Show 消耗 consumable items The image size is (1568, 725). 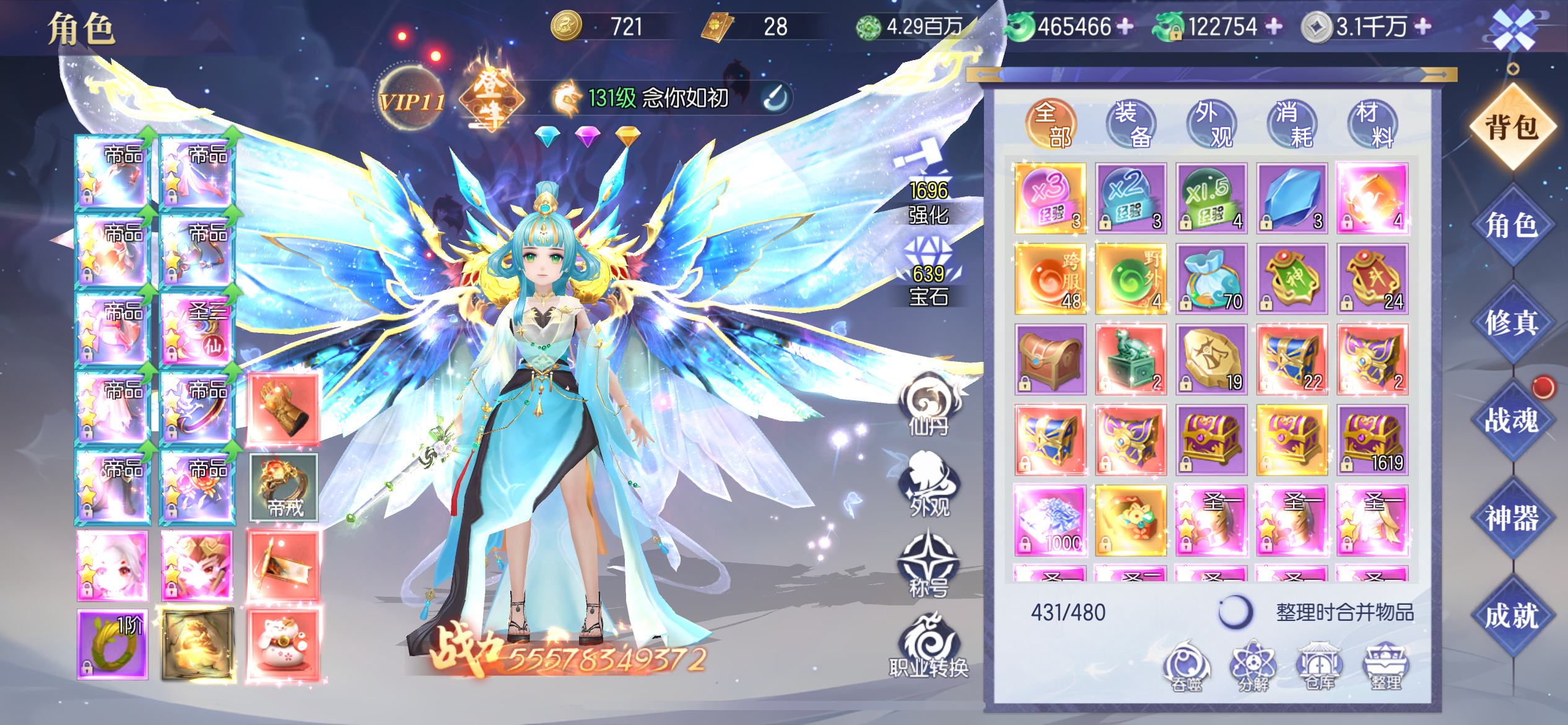1292,125
